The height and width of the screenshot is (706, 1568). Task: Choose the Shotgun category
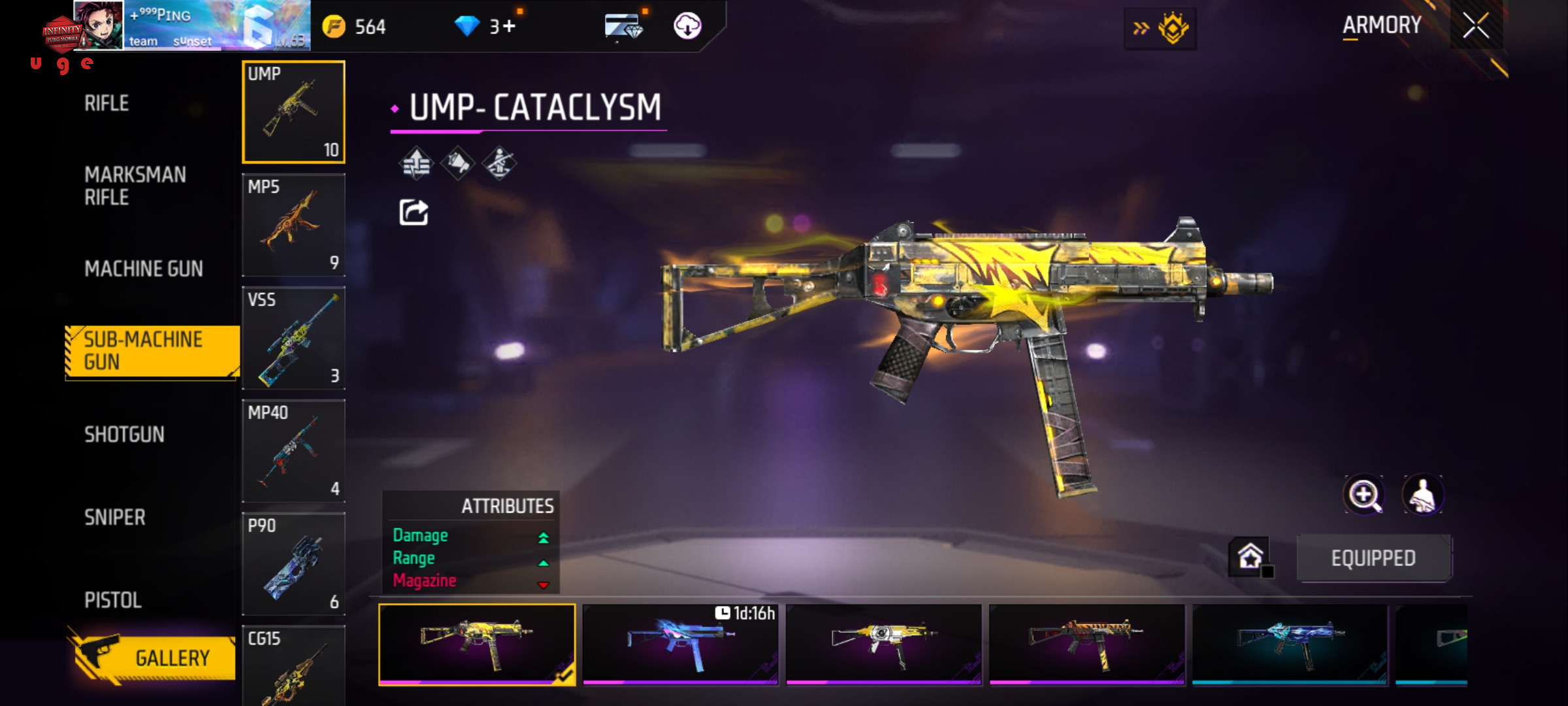click(x=124, y=435)
